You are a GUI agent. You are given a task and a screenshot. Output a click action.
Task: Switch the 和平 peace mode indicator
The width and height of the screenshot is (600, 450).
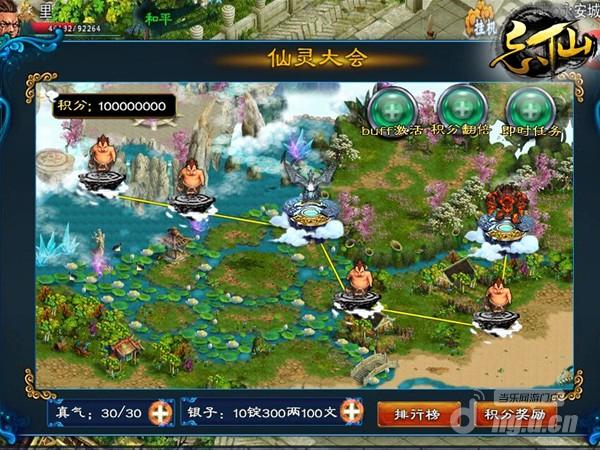click(x=159, y=18)
